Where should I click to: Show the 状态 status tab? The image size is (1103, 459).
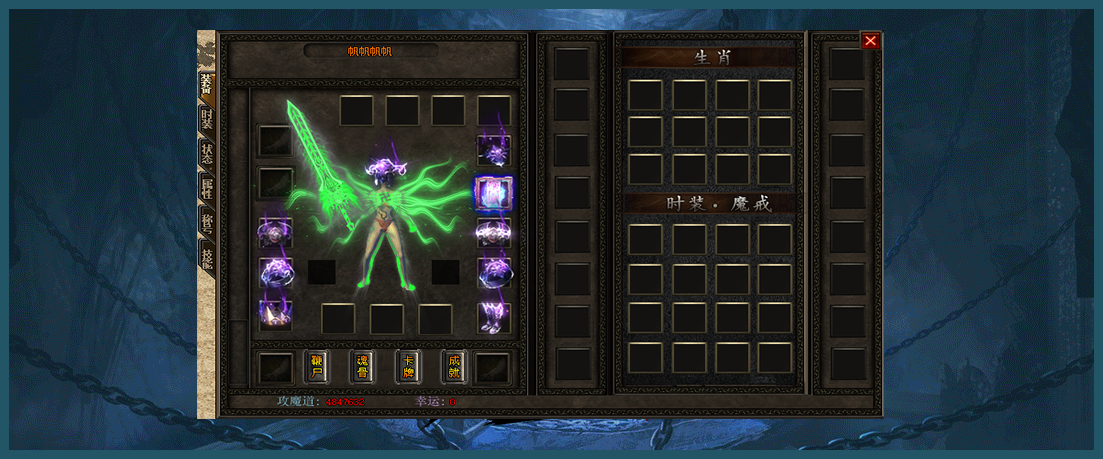[206, 154]
